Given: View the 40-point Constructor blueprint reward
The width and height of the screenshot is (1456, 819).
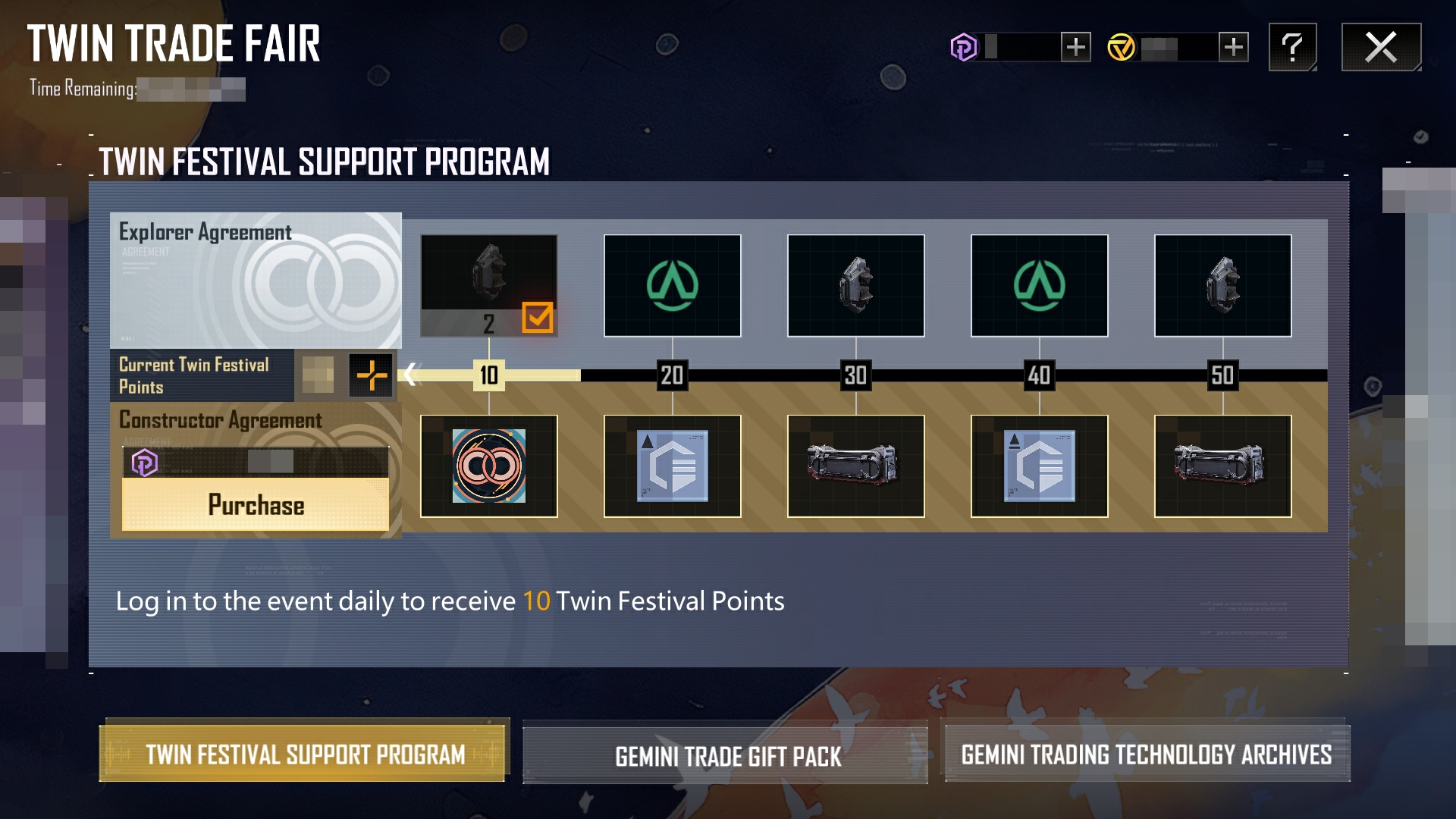Looking at the screenshot, I should point(1040,466).
